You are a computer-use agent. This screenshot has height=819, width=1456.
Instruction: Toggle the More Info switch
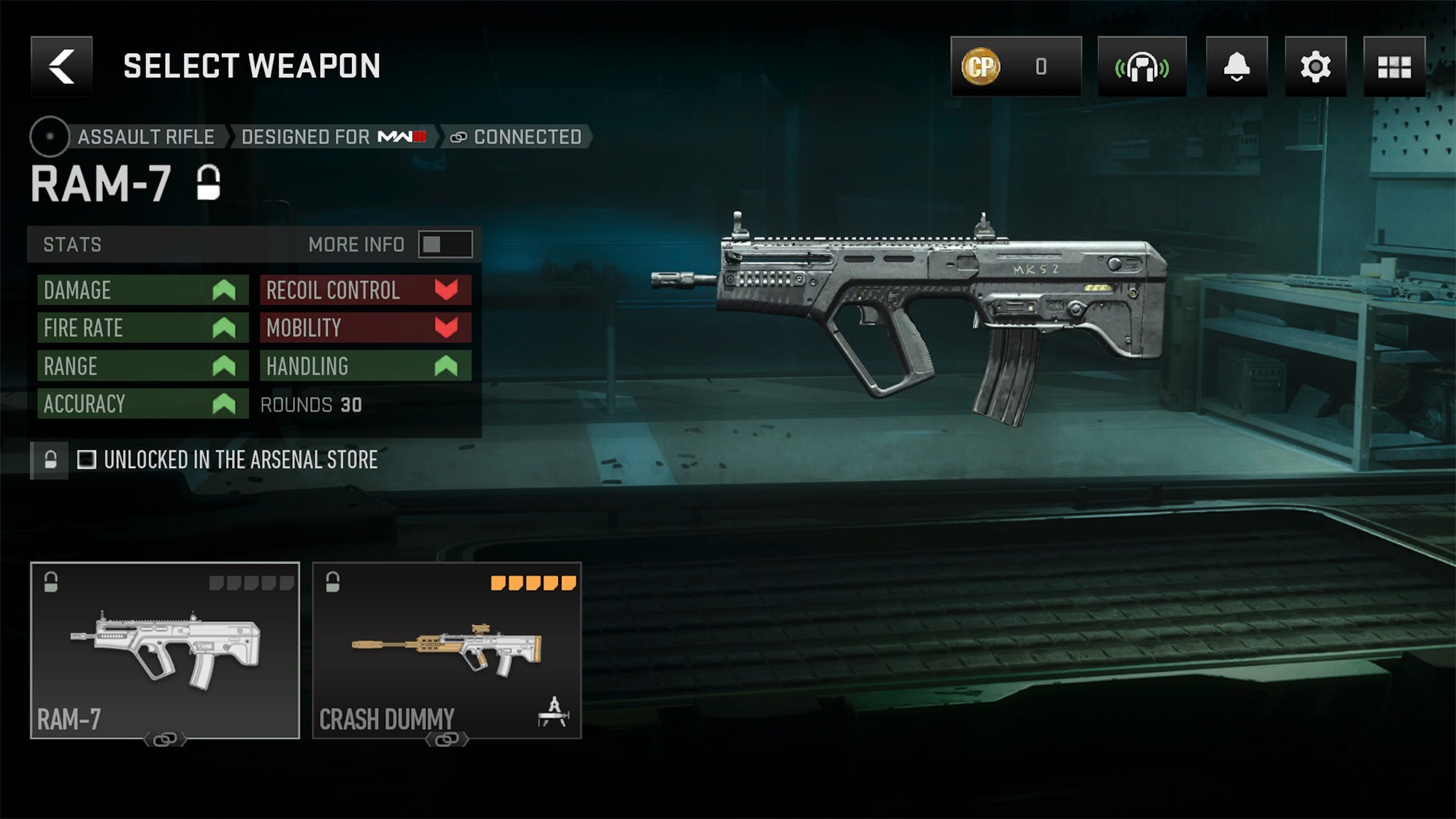pos(445,244)
